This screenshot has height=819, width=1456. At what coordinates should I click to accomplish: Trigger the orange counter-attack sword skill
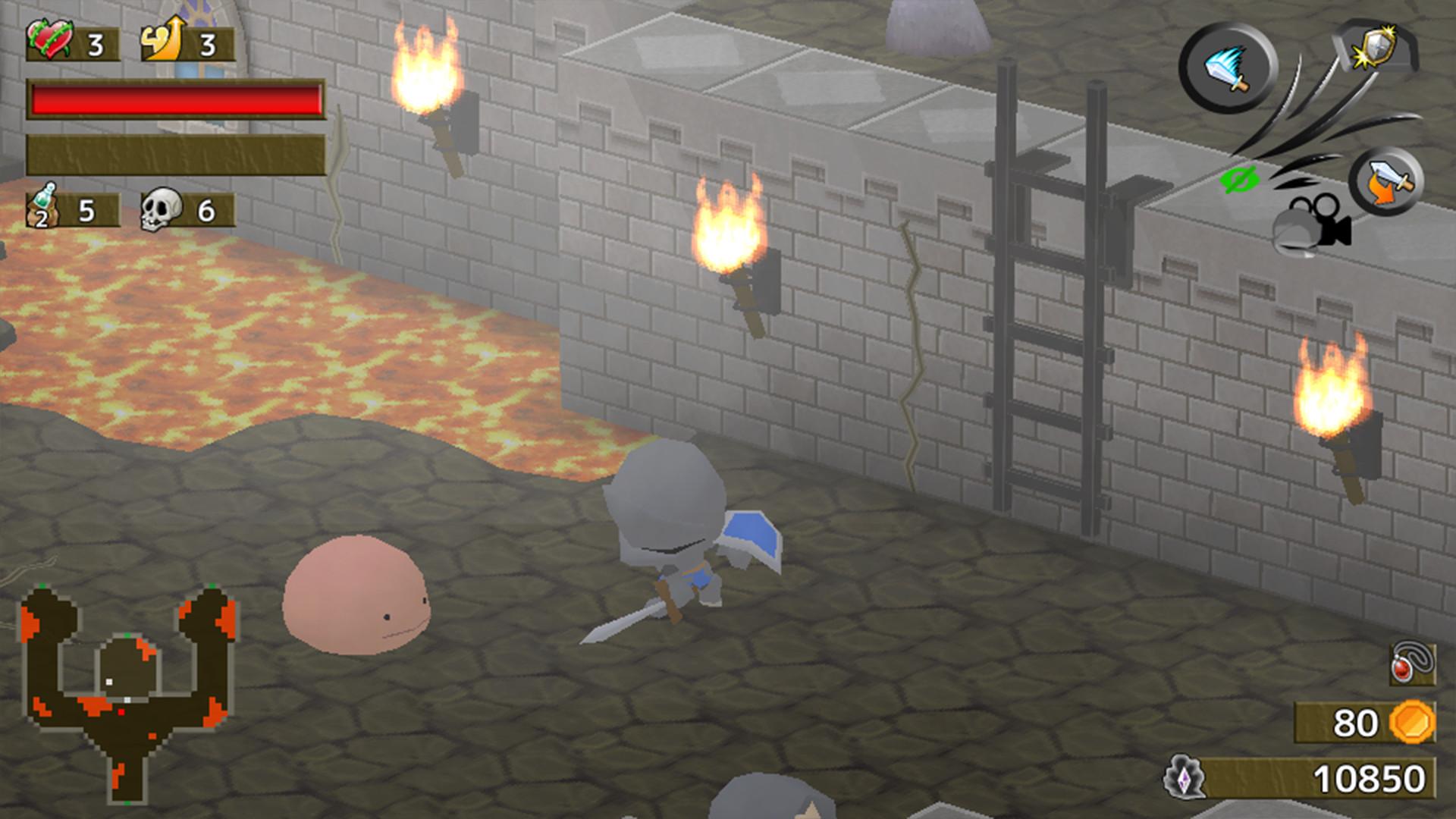pos(1385,181)
